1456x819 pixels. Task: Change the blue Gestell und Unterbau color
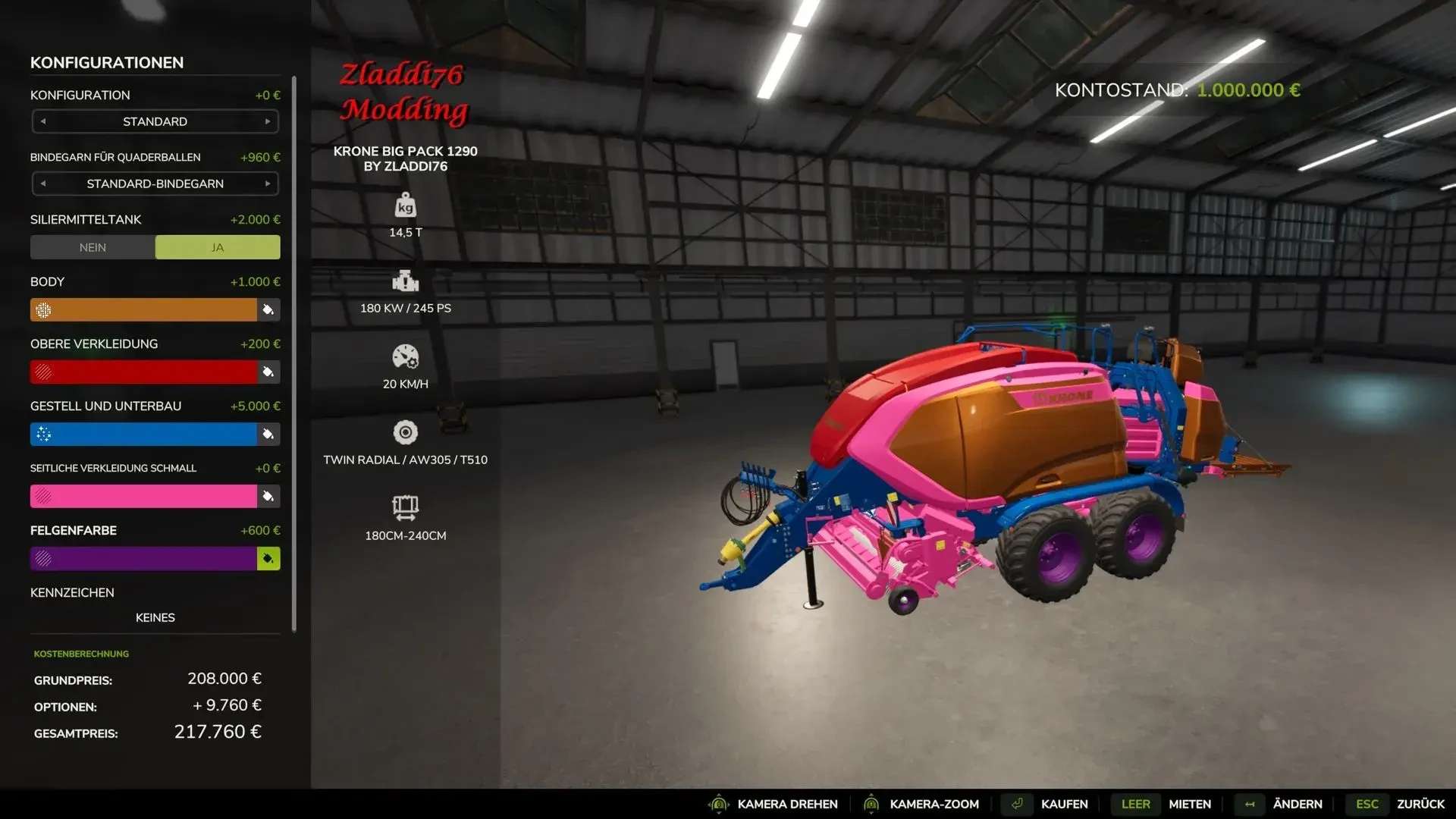[x=144, y=434]
